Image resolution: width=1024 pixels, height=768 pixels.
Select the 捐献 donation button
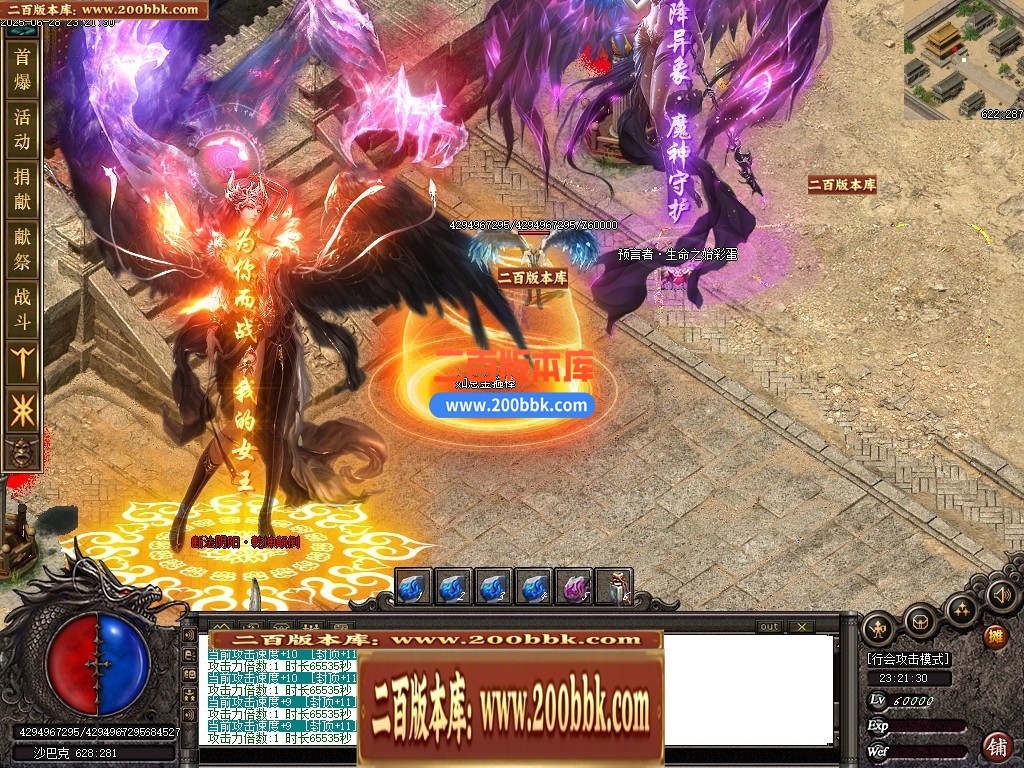pos(22,190)
